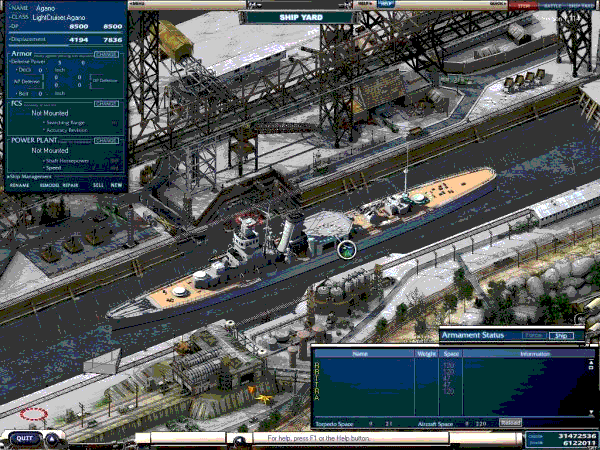The width and height of the screenshot is (600, 450).
Task: Open the REMODEL ship option
Action: pos(48,185)
